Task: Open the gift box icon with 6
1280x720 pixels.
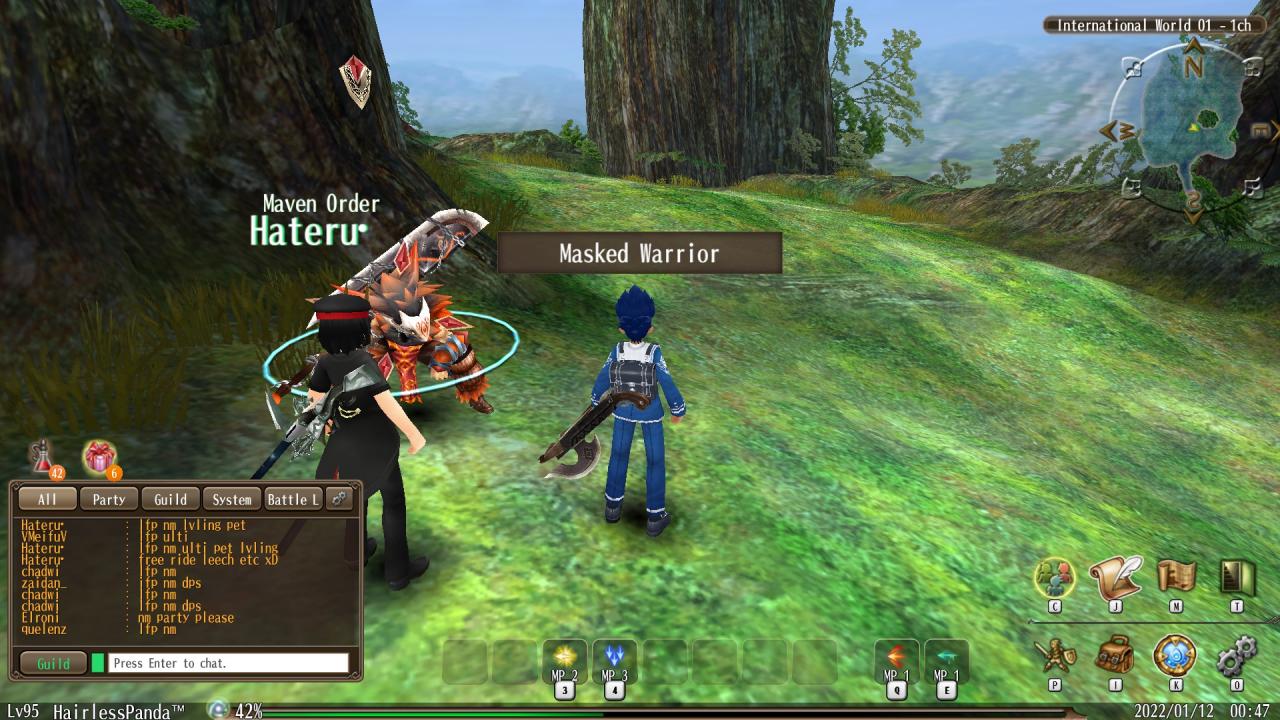Action: pos(99,457)
